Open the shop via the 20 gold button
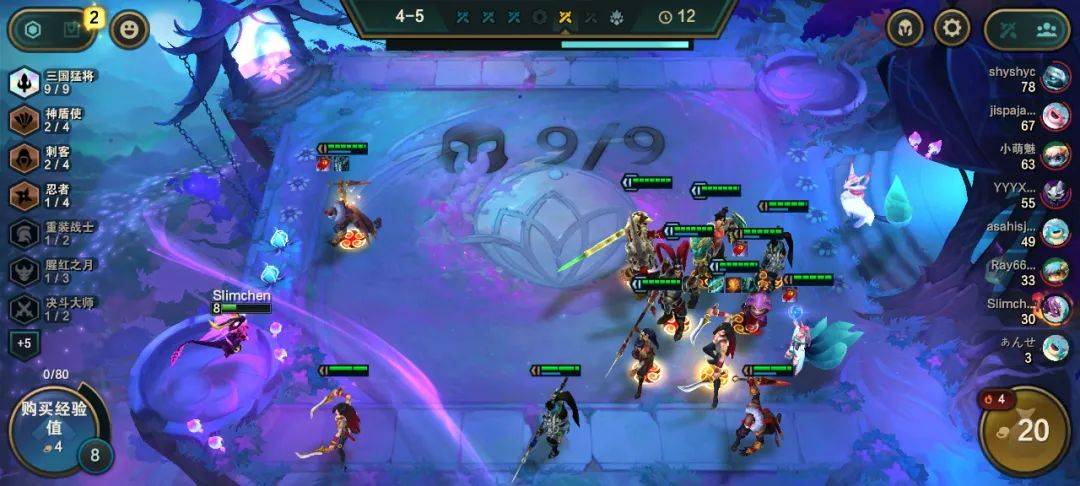 coord(1024,431)
